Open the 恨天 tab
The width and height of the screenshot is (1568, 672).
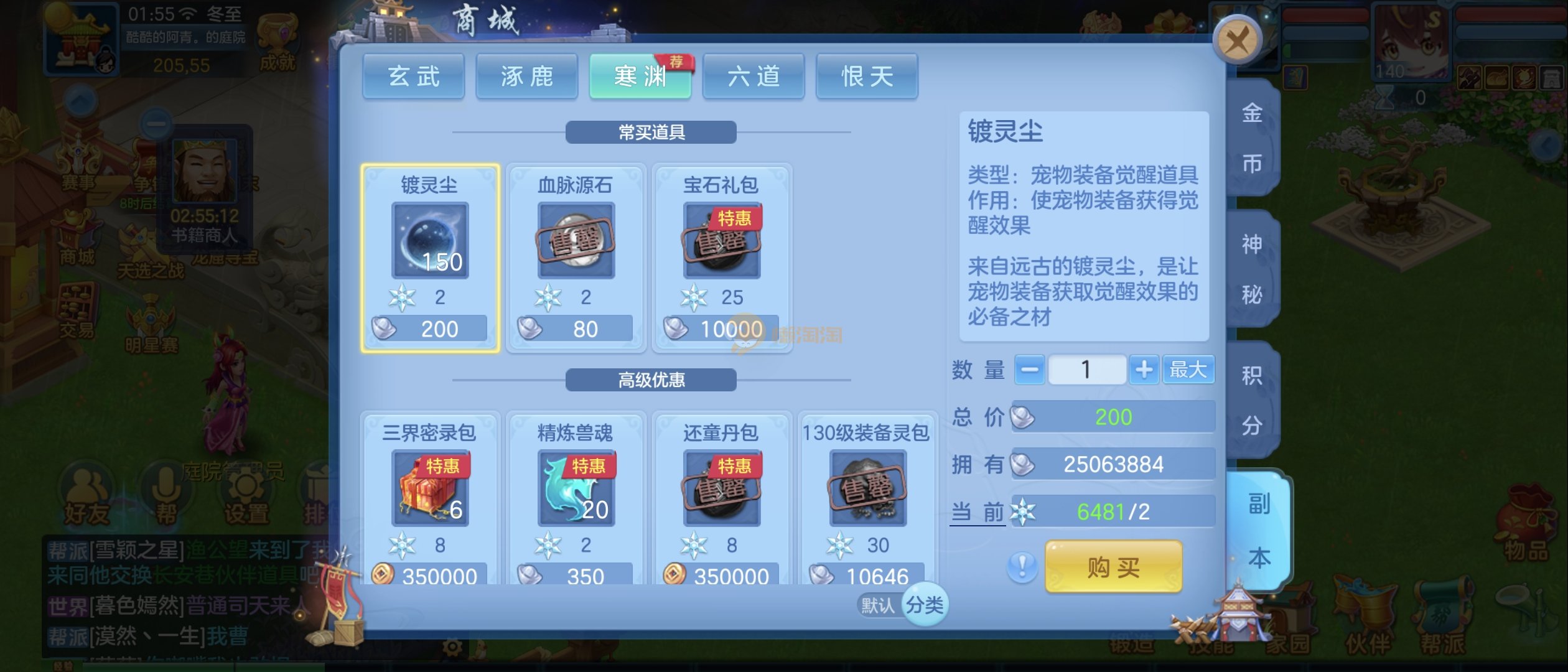pos(867,77)
